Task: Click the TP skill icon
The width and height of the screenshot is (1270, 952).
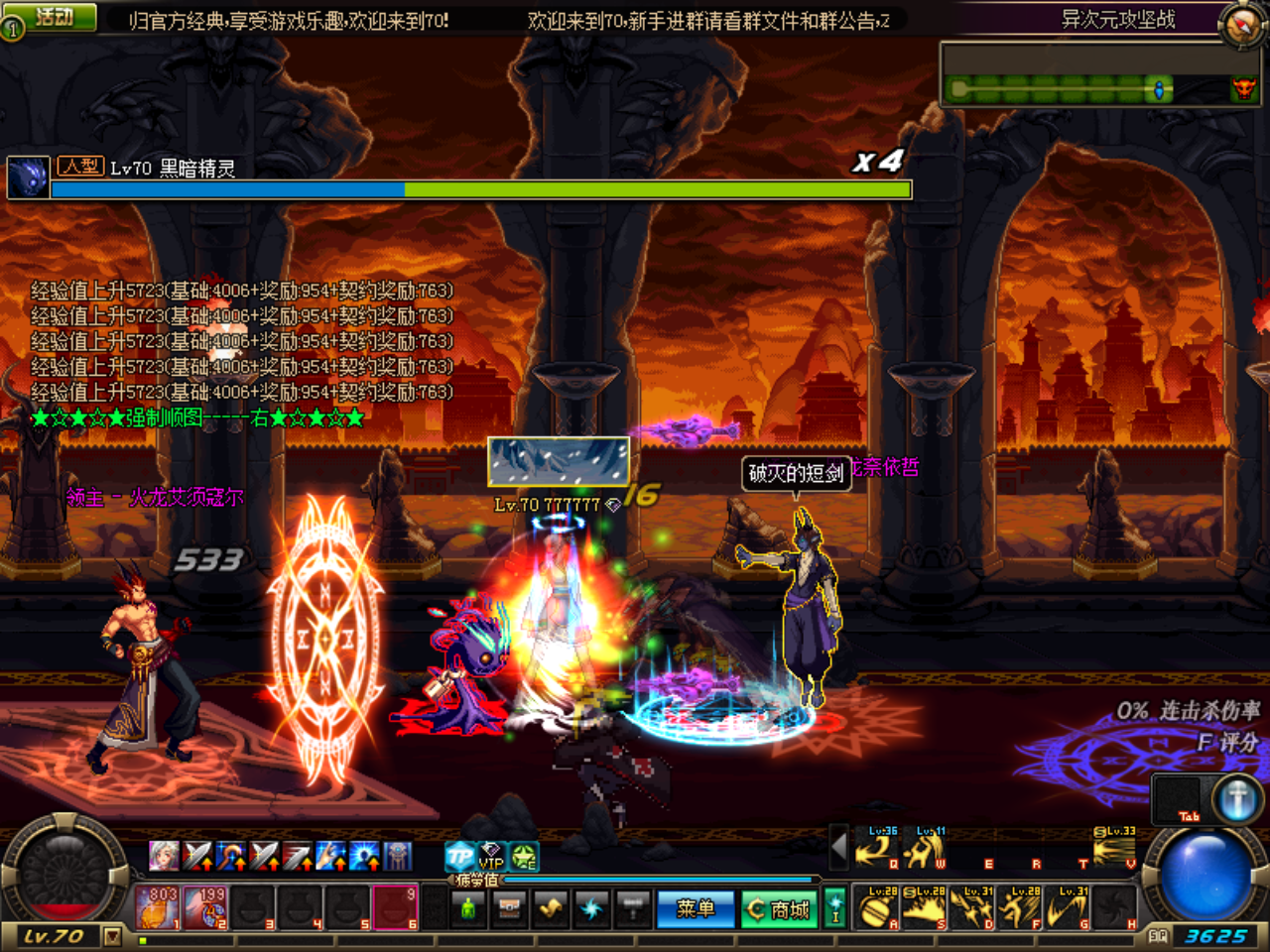Action: click(x=456, y=854)
